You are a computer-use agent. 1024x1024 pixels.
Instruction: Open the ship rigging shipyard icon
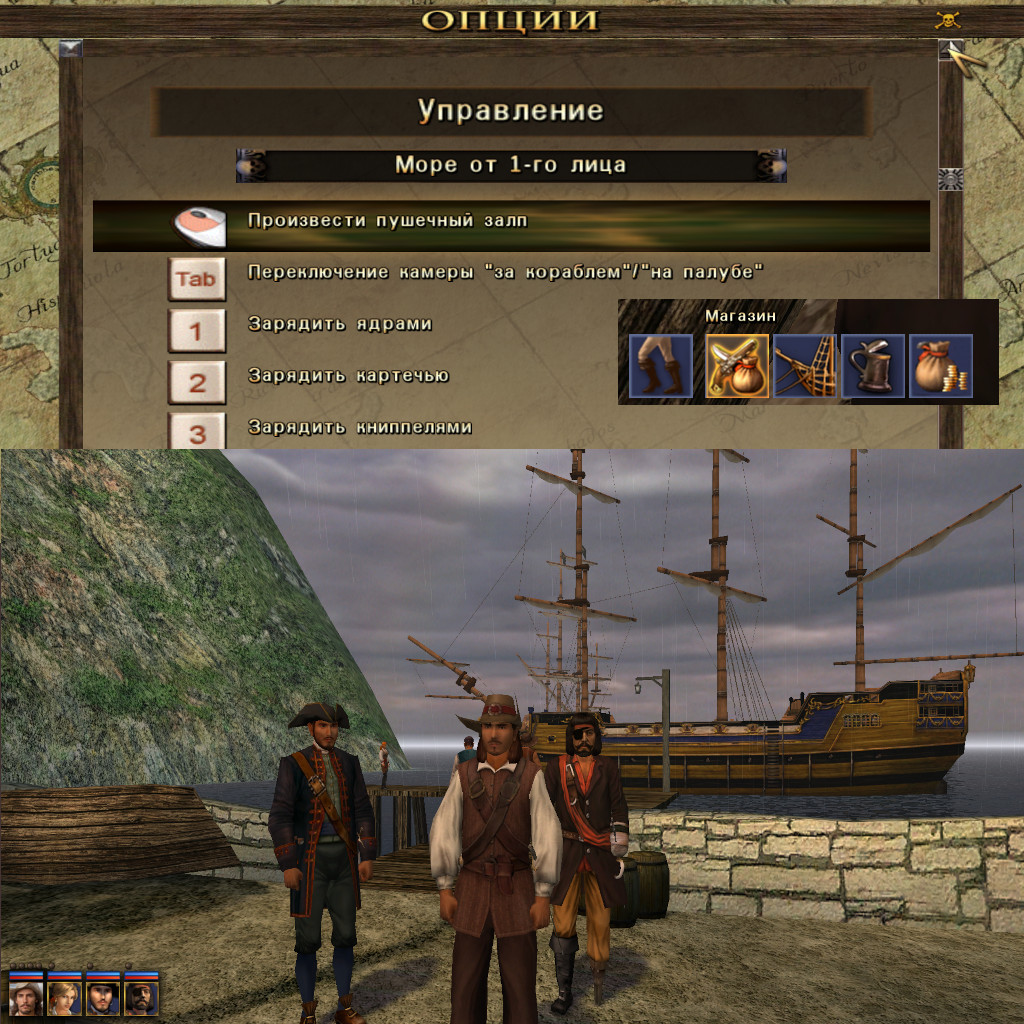(x=805, y=366)
